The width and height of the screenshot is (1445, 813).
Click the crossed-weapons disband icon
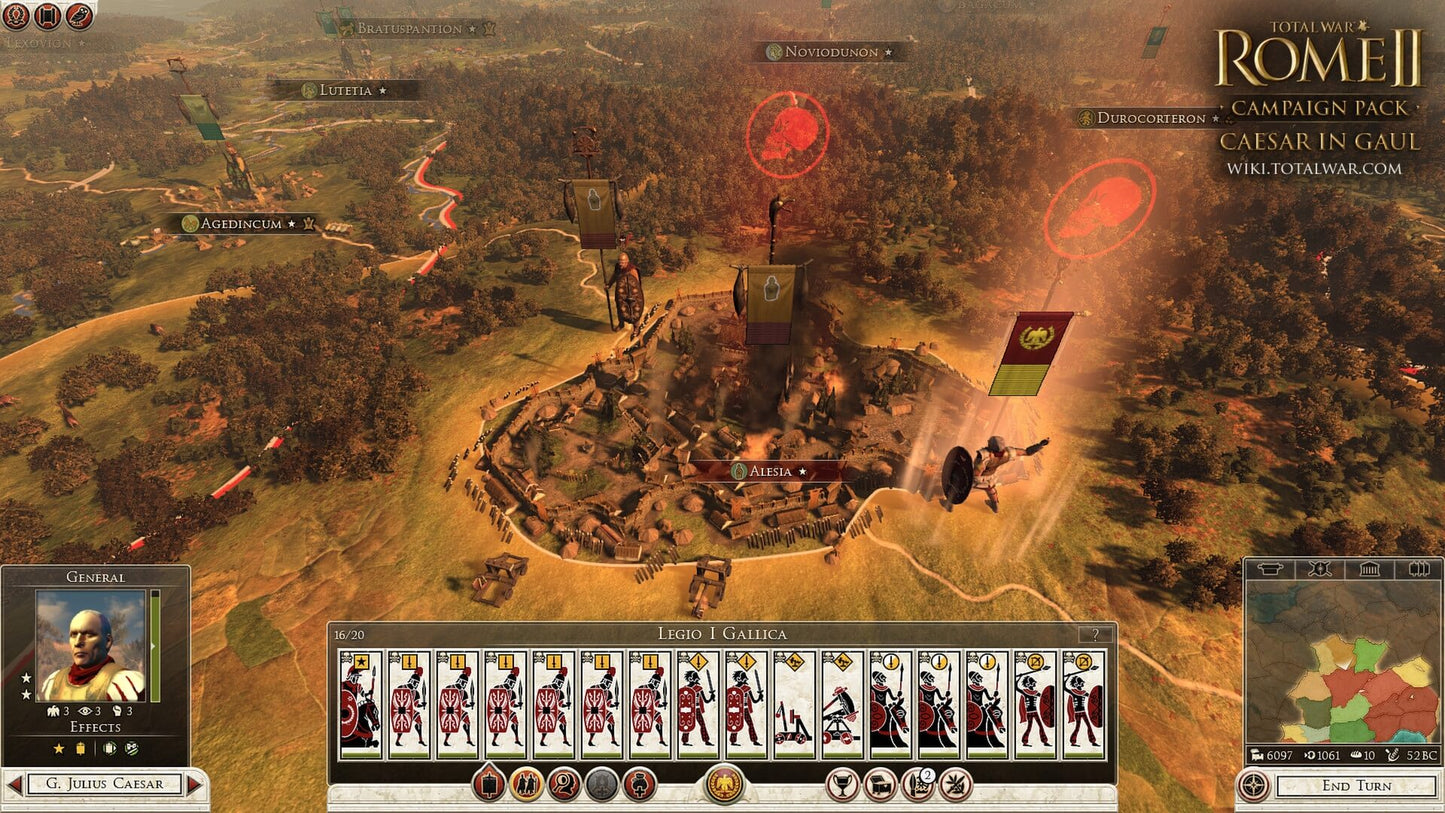(x=955, y=784)
